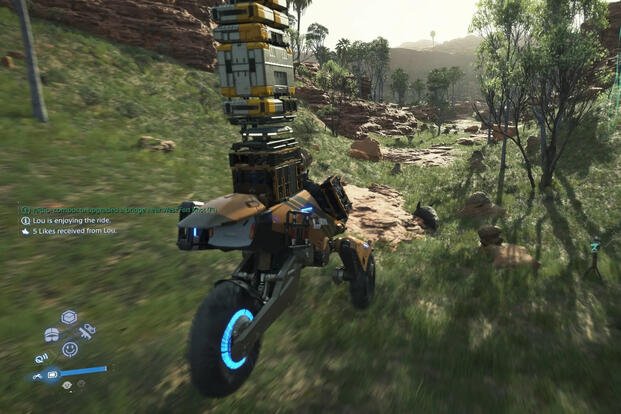The width and height of the screenshot is (621, 414).
Task: Open the boots equipment icon
Action: (x=51, y=334)
